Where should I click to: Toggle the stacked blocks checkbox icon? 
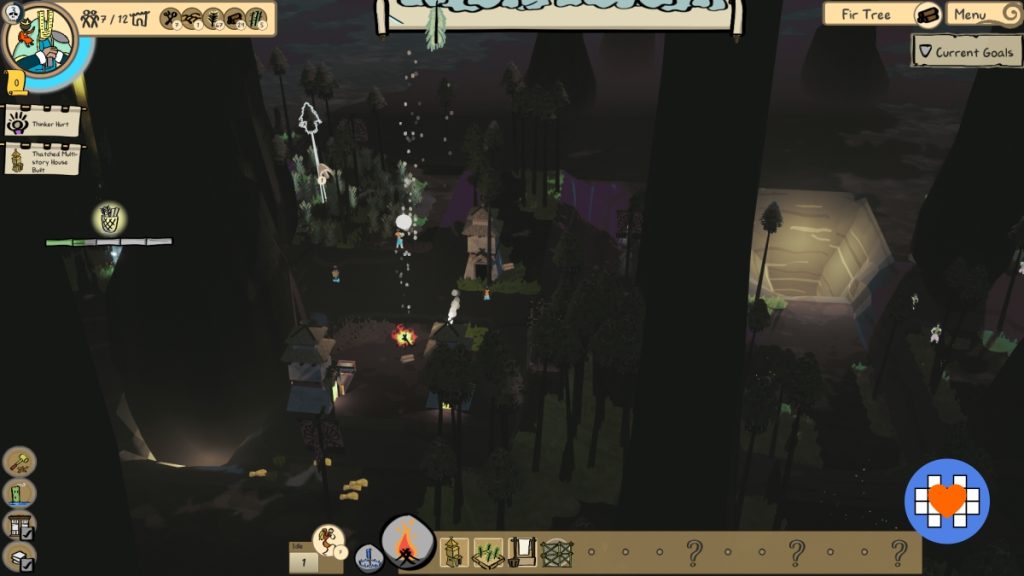click(x=20, y=558)
